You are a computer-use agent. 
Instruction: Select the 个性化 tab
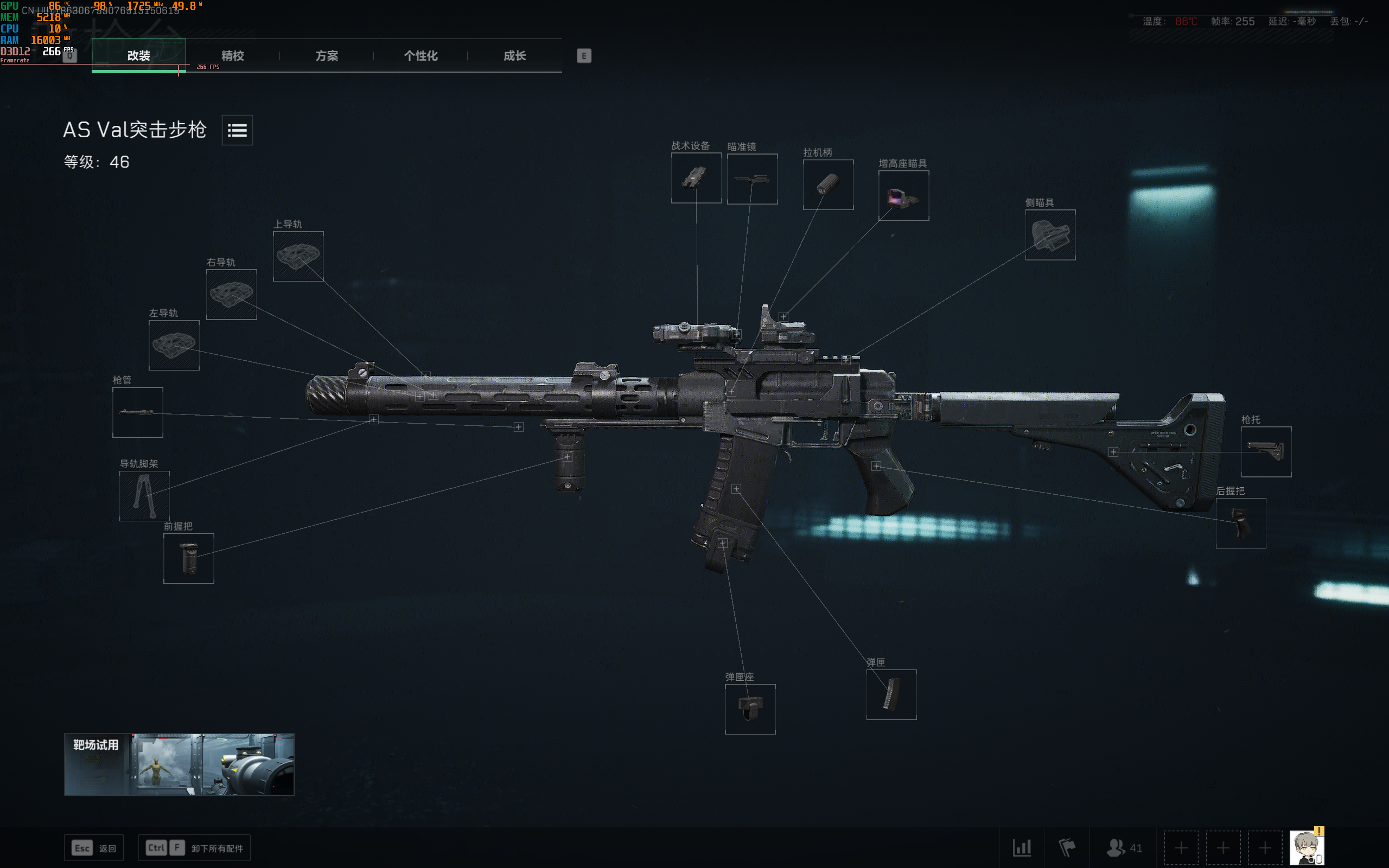coord(420,56)
